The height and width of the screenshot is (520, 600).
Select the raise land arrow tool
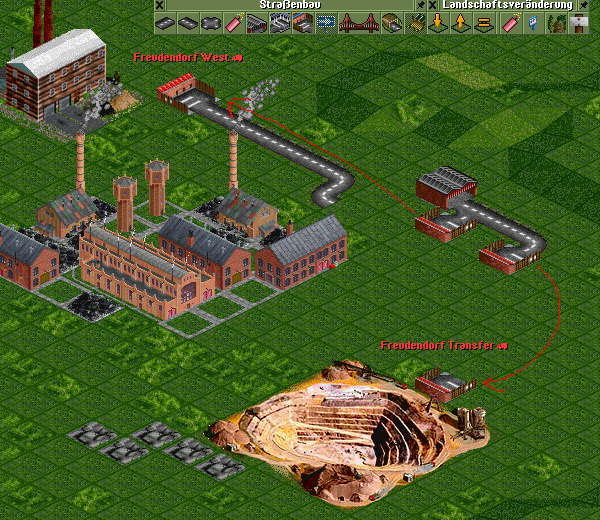click(459, 22)
